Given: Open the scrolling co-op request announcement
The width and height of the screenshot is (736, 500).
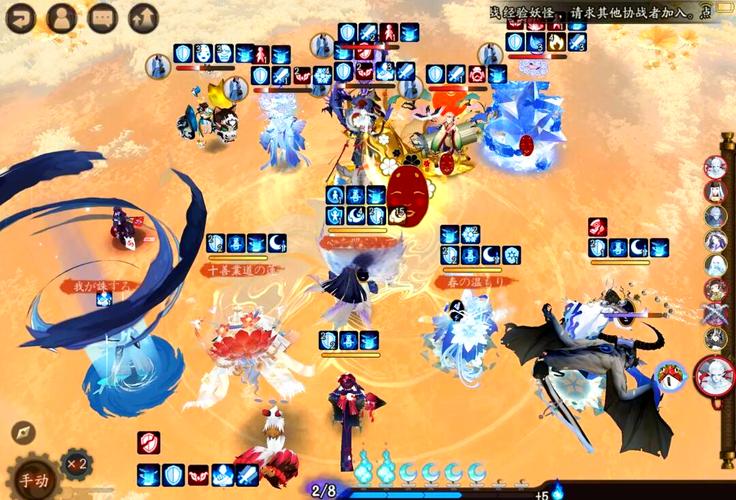Looking at the screenshot, I should point(612,13).
